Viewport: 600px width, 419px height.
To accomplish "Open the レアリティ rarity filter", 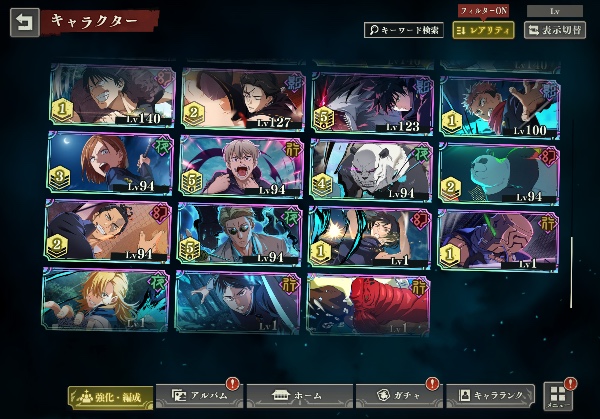I will tap(483, 30).
